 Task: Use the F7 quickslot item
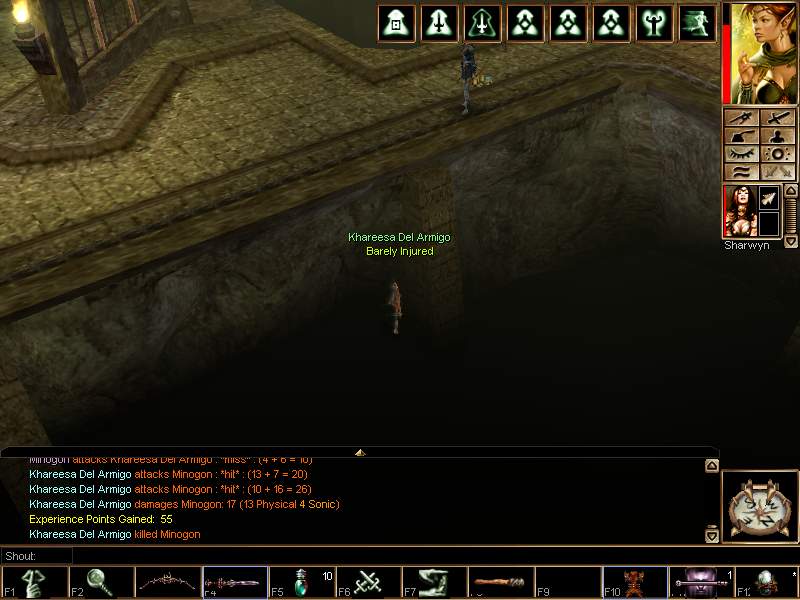436,583
